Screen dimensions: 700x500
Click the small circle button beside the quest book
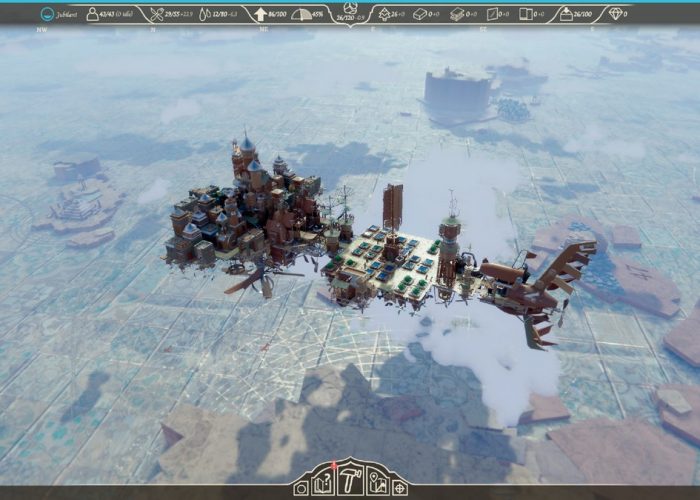pos(300,488)
